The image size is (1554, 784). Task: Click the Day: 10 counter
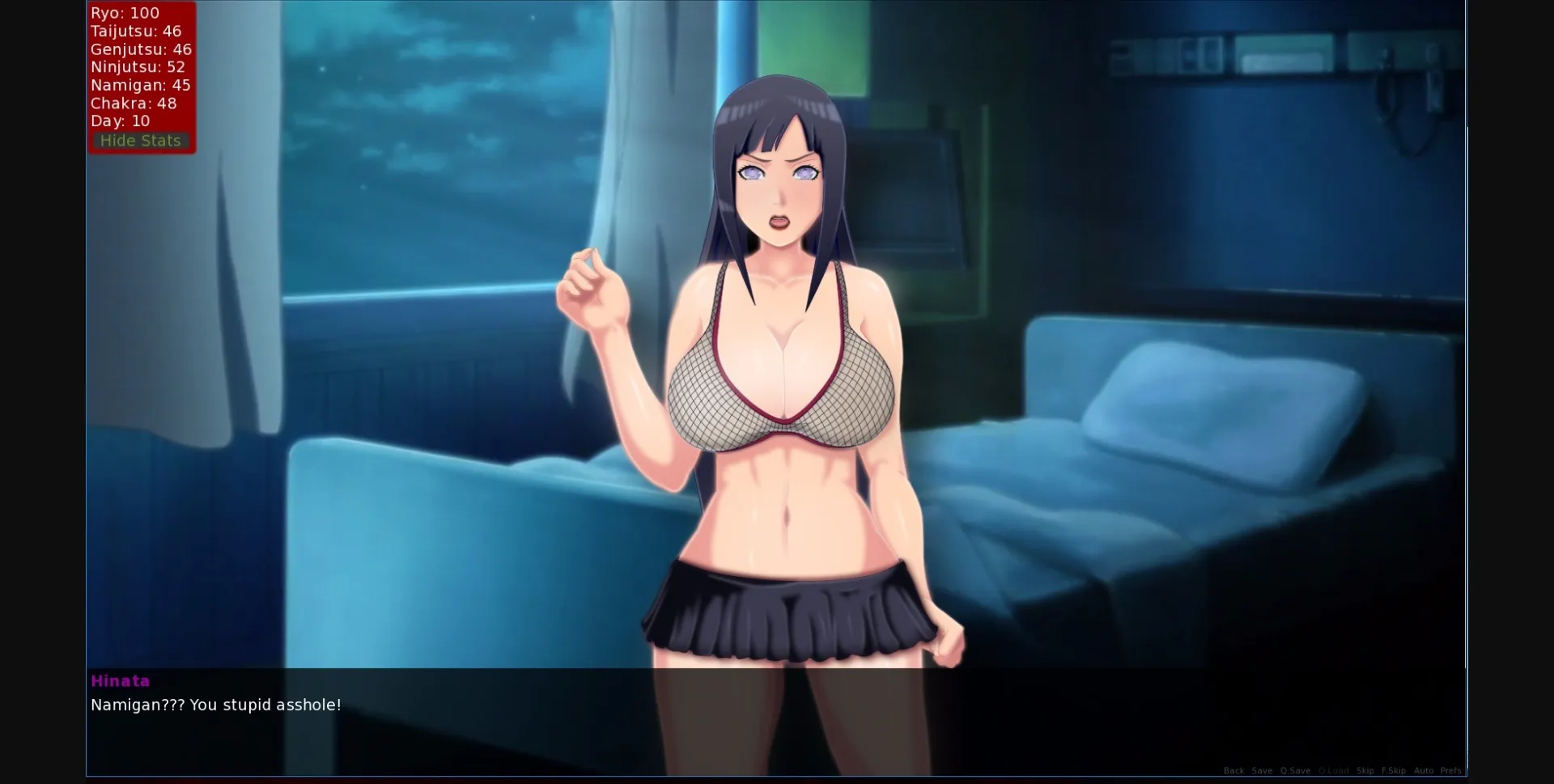[120, 121]
